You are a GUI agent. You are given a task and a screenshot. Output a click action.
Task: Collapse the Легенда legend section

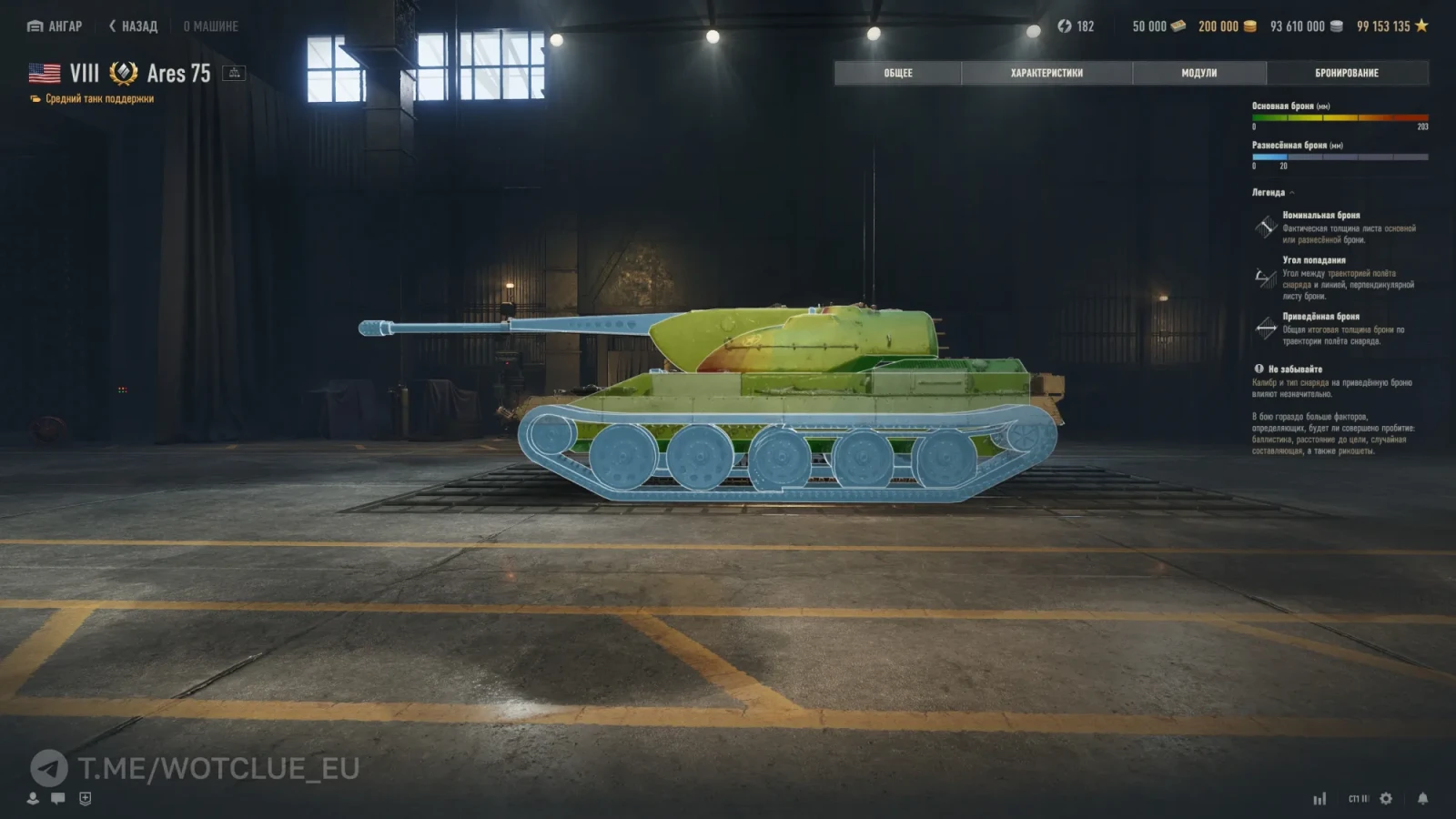pyautogui.click(x=1273, y=193)
